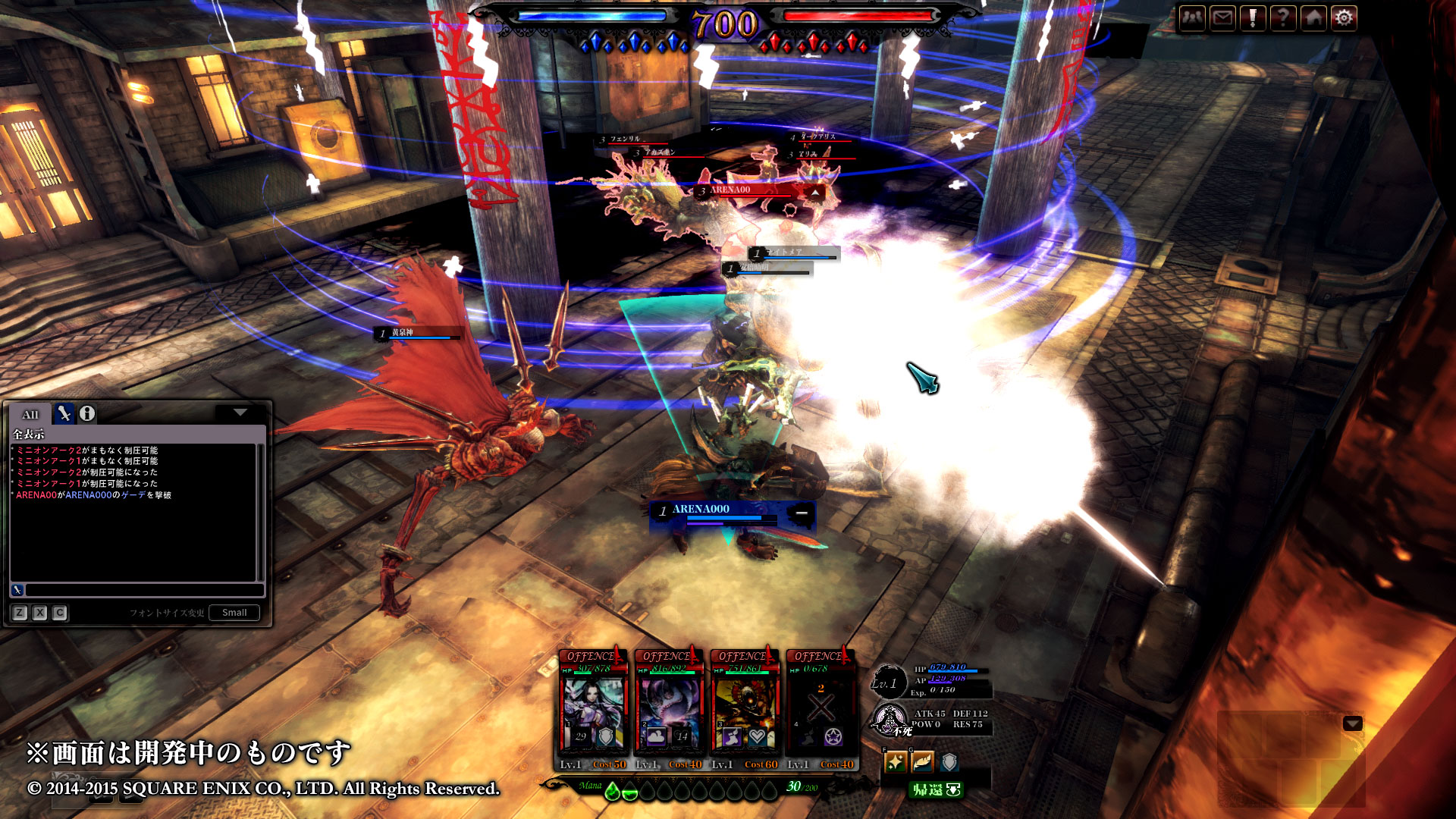The width and height of the screenshot is (1456, 819).
Task: Click the green 帰還 return button
Action: tap(936, 790)
